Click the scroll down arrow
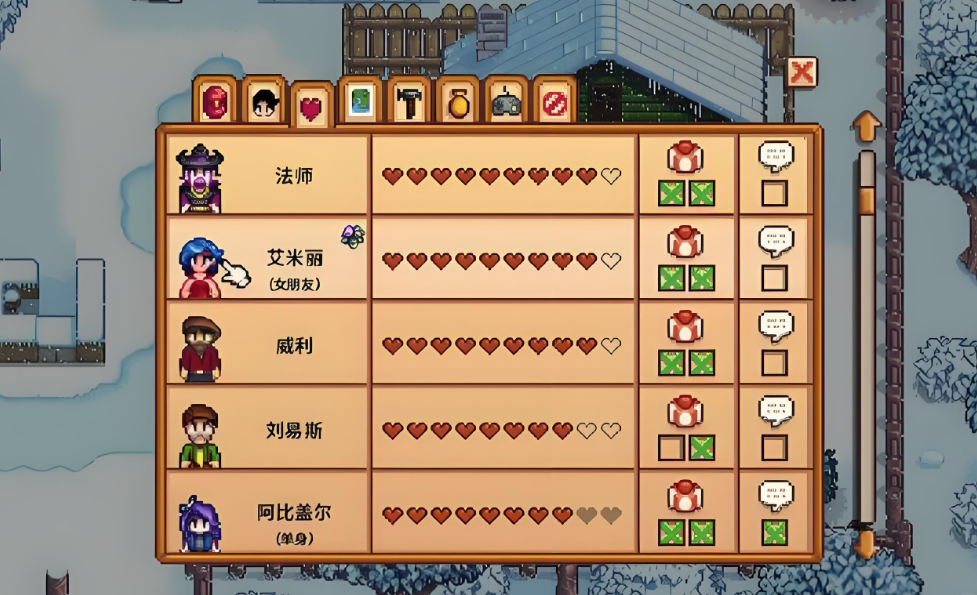The image size is (977, 595). click(x=866, y=544)
